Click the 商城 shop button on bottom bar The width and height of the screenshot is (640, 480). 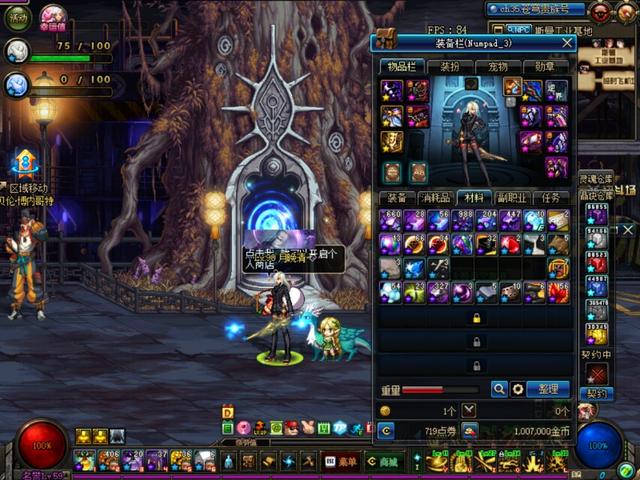(x=380, y=461)
